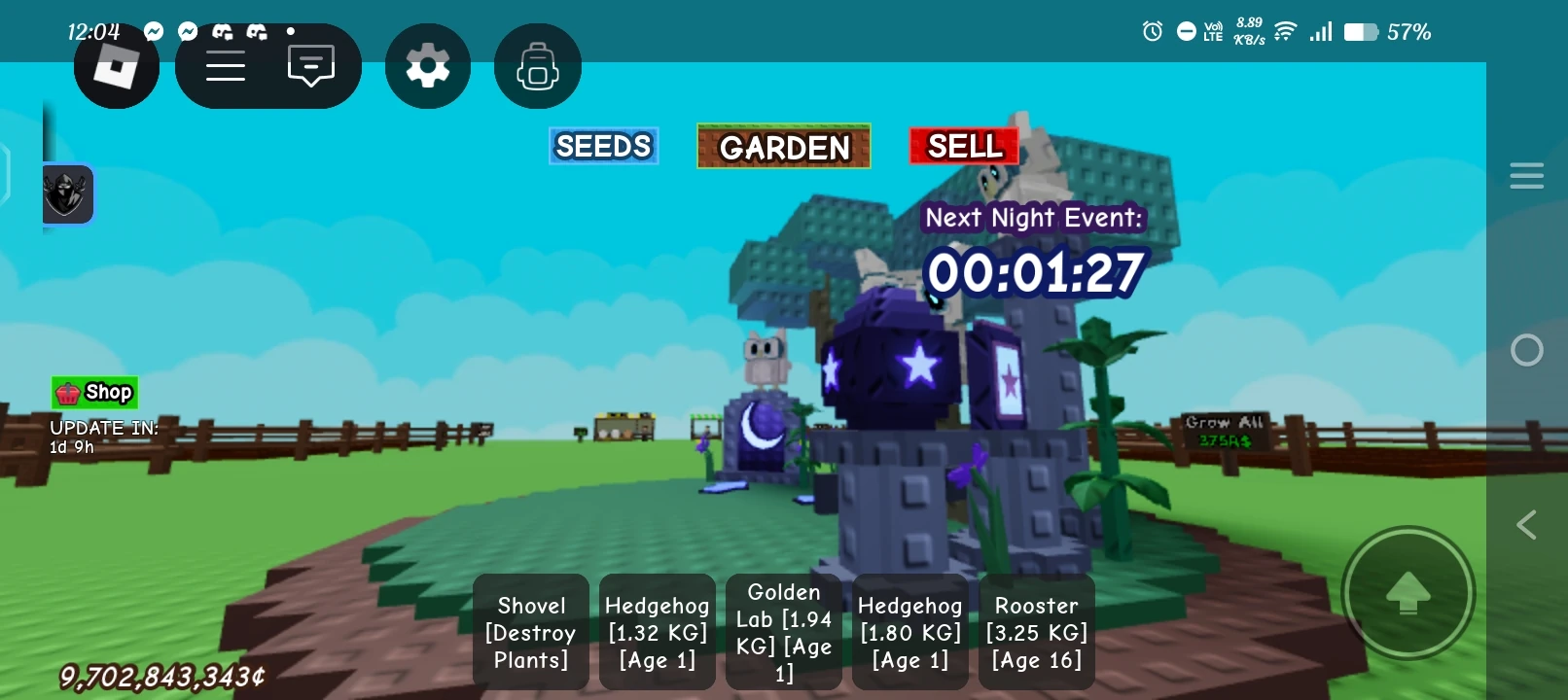The width and height of the screenshot is (1568, 700).
Task: Tap the back chevron on right edge
Action: coord(1526,525)
